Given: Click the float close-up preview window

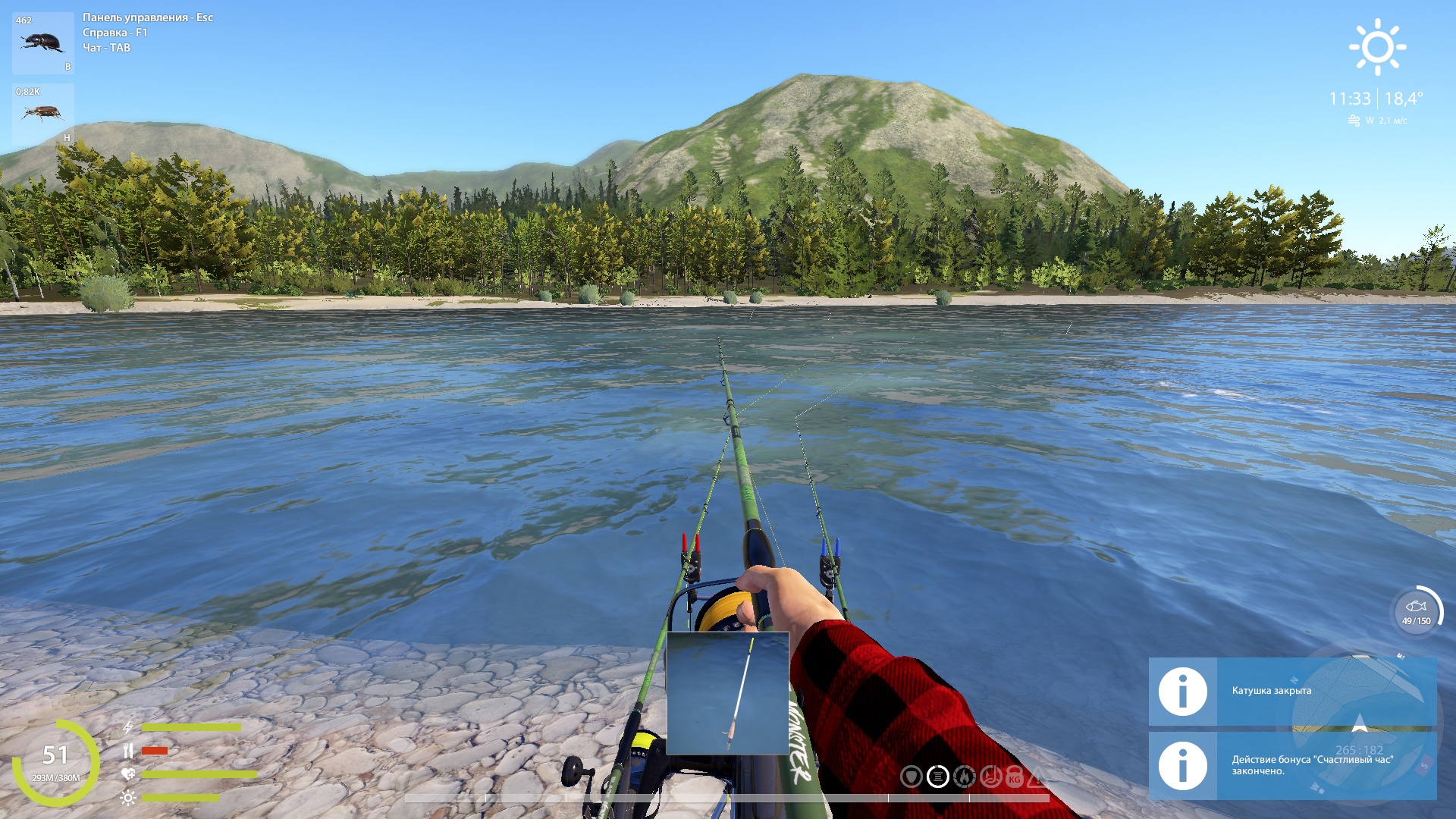Looking at the screenshot, I should 727,693.
